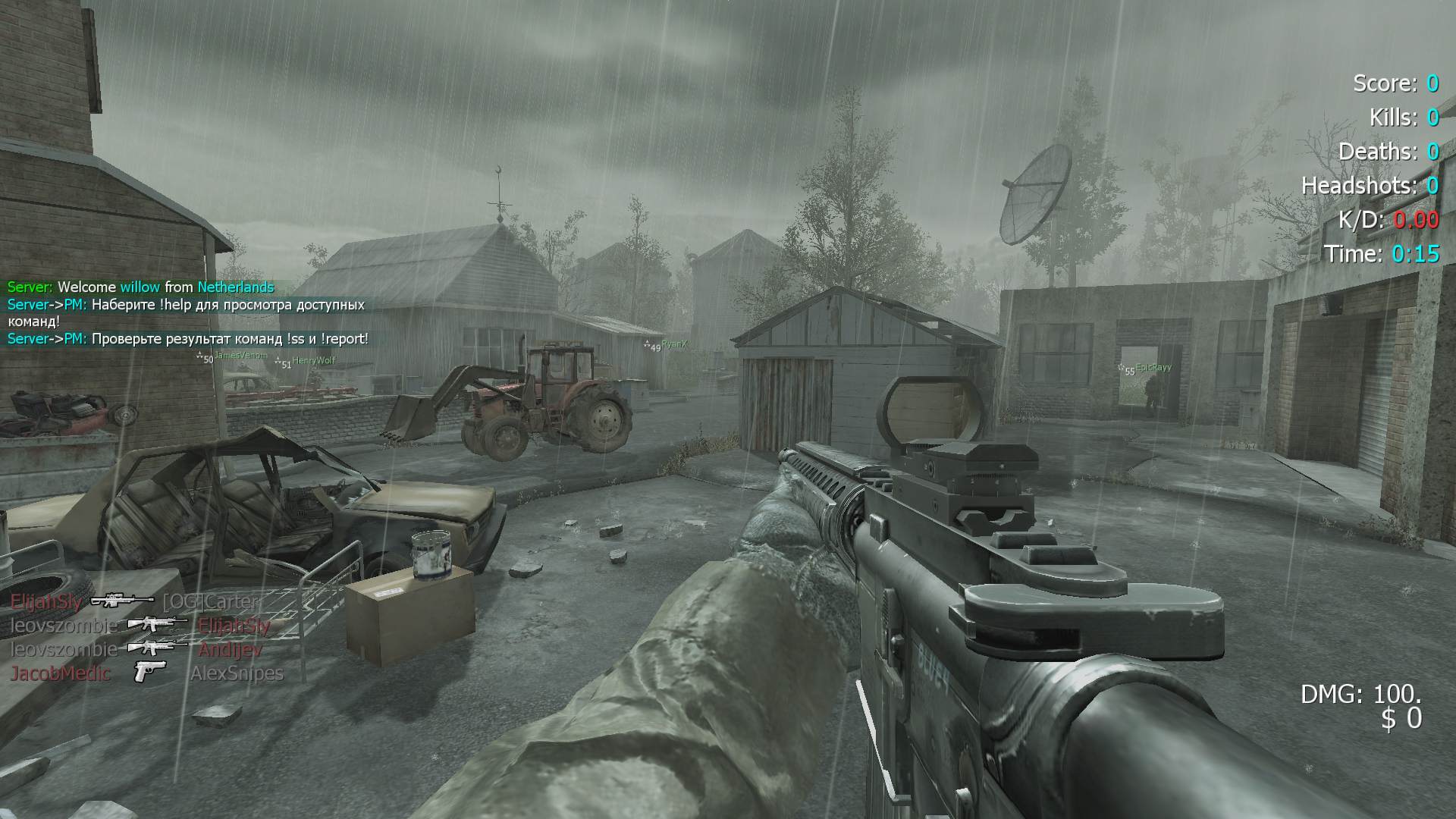Click AlexSnipes in the killfeed

pos(237,673)
